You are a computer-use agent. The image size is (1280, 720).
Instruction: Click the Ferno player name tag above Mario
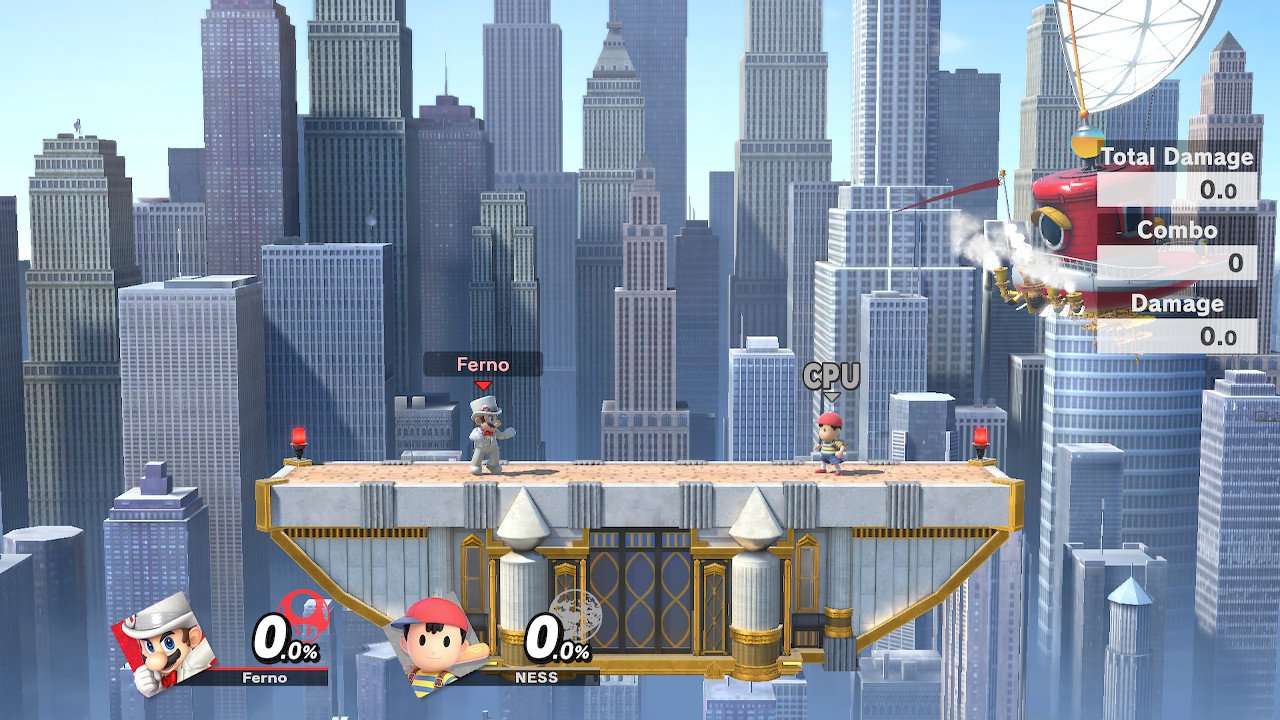[483, 365]
